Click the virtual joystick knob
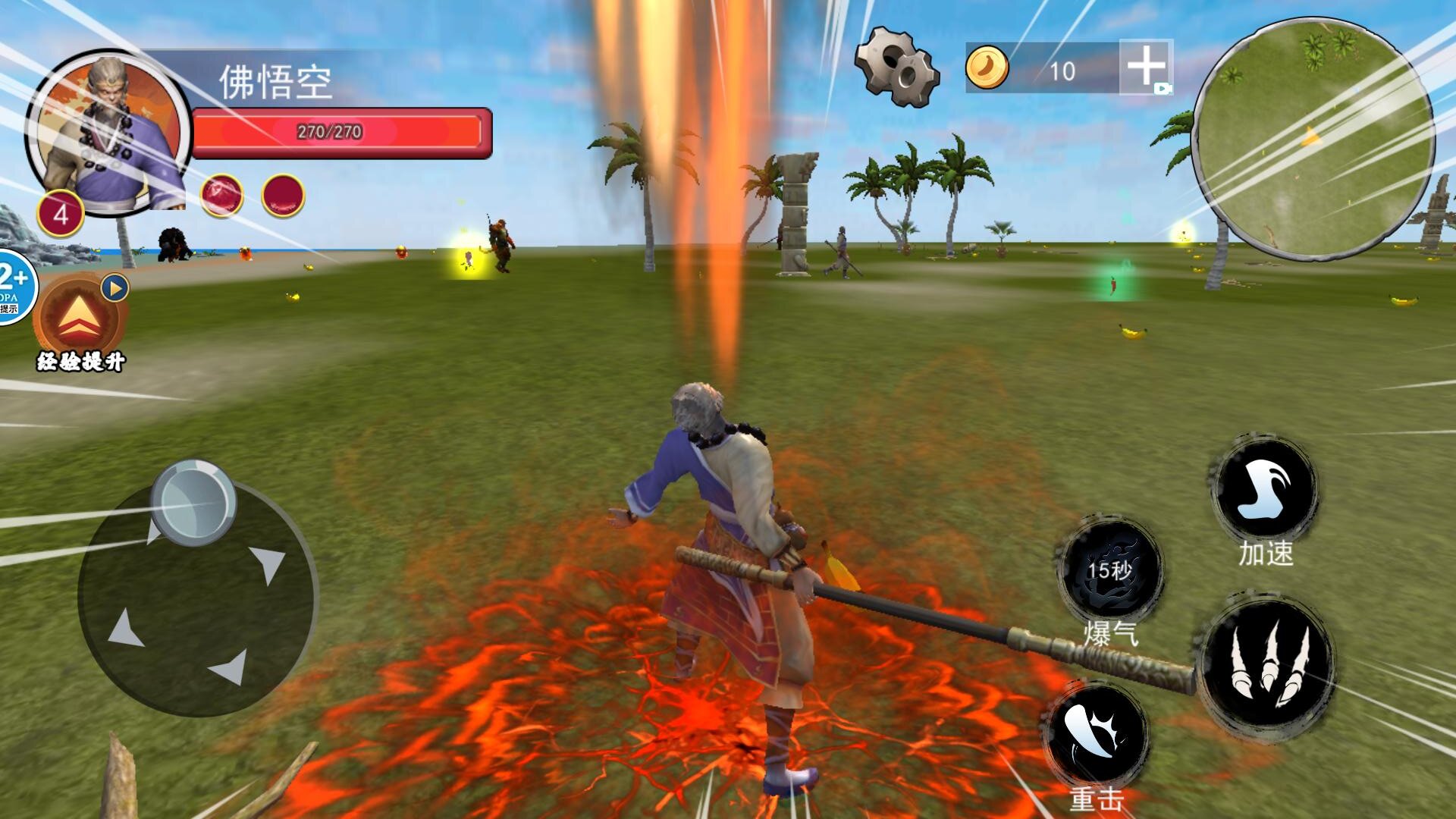 click(x=193, y=502)
